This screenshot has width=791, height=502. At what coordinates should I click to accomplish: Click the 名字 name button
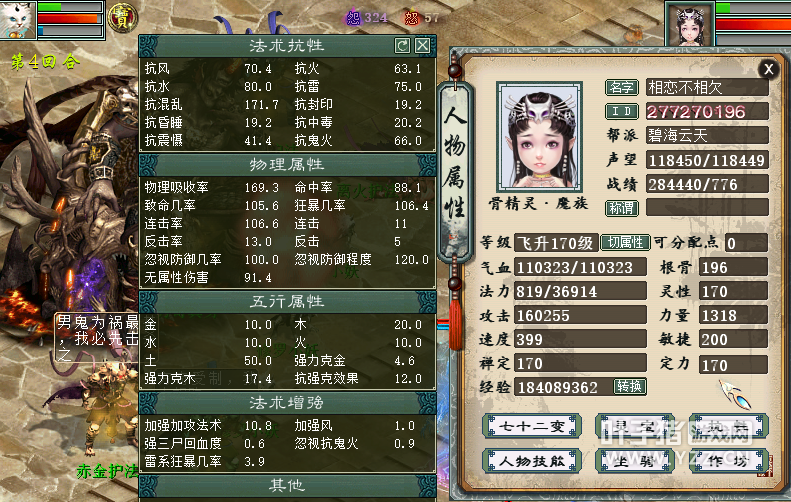(621, 87)
